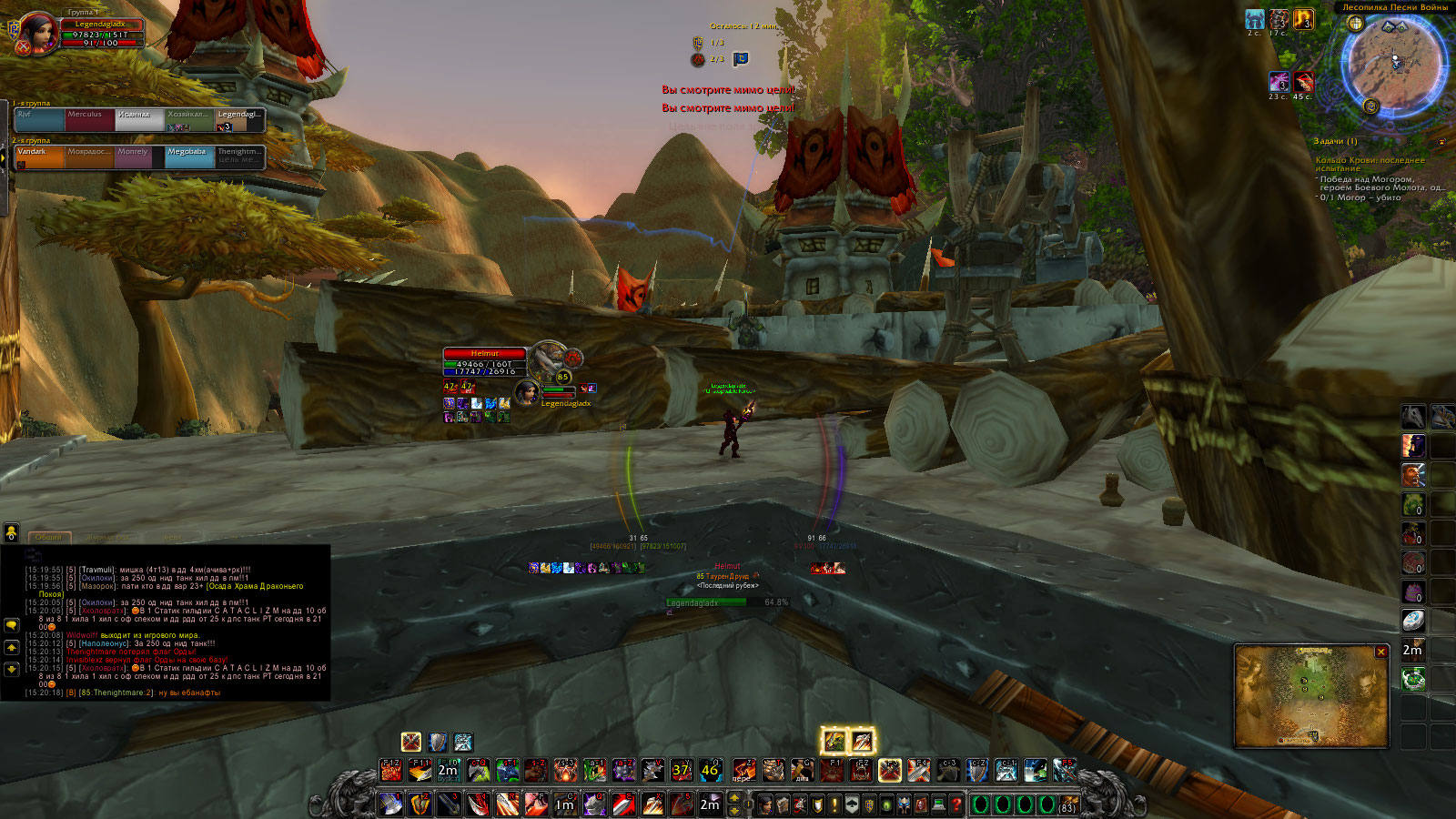Click the yellow exclamation quest log button

[x=834, y=804]
